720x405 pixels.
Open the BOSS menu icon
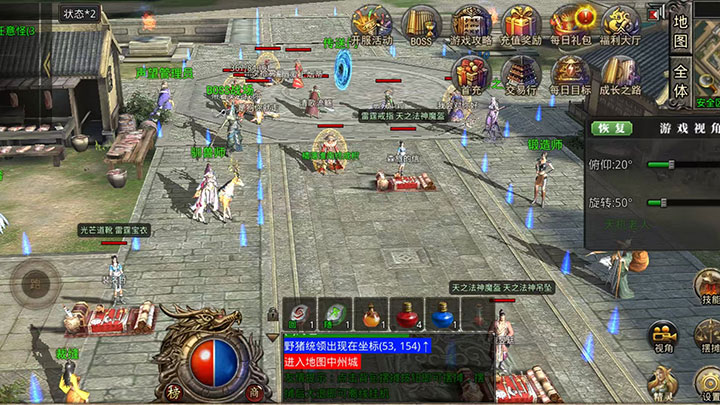[x=421, y=23]
